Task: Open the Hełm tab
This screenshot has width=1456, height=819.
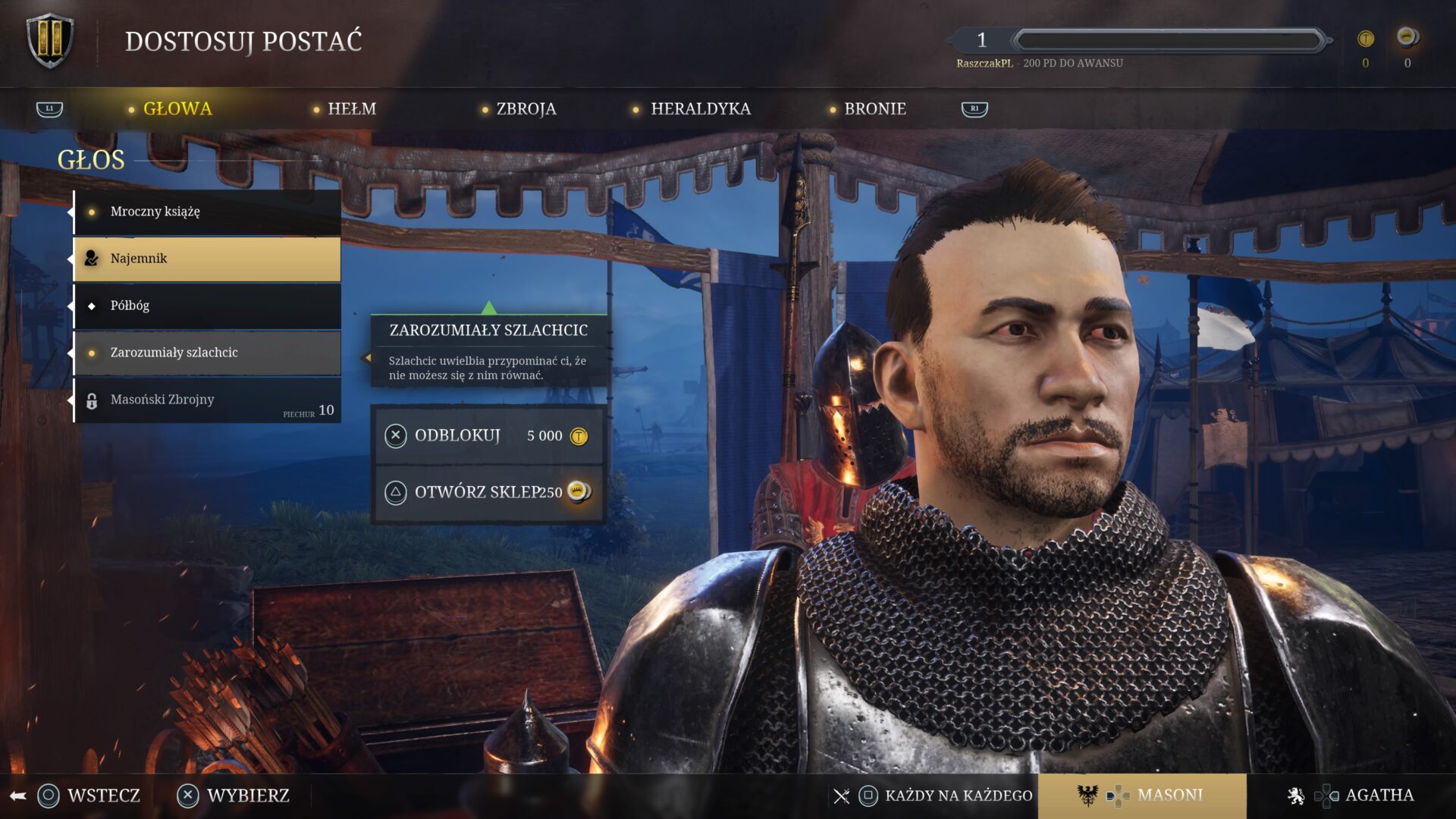Action: click(351, 109)
